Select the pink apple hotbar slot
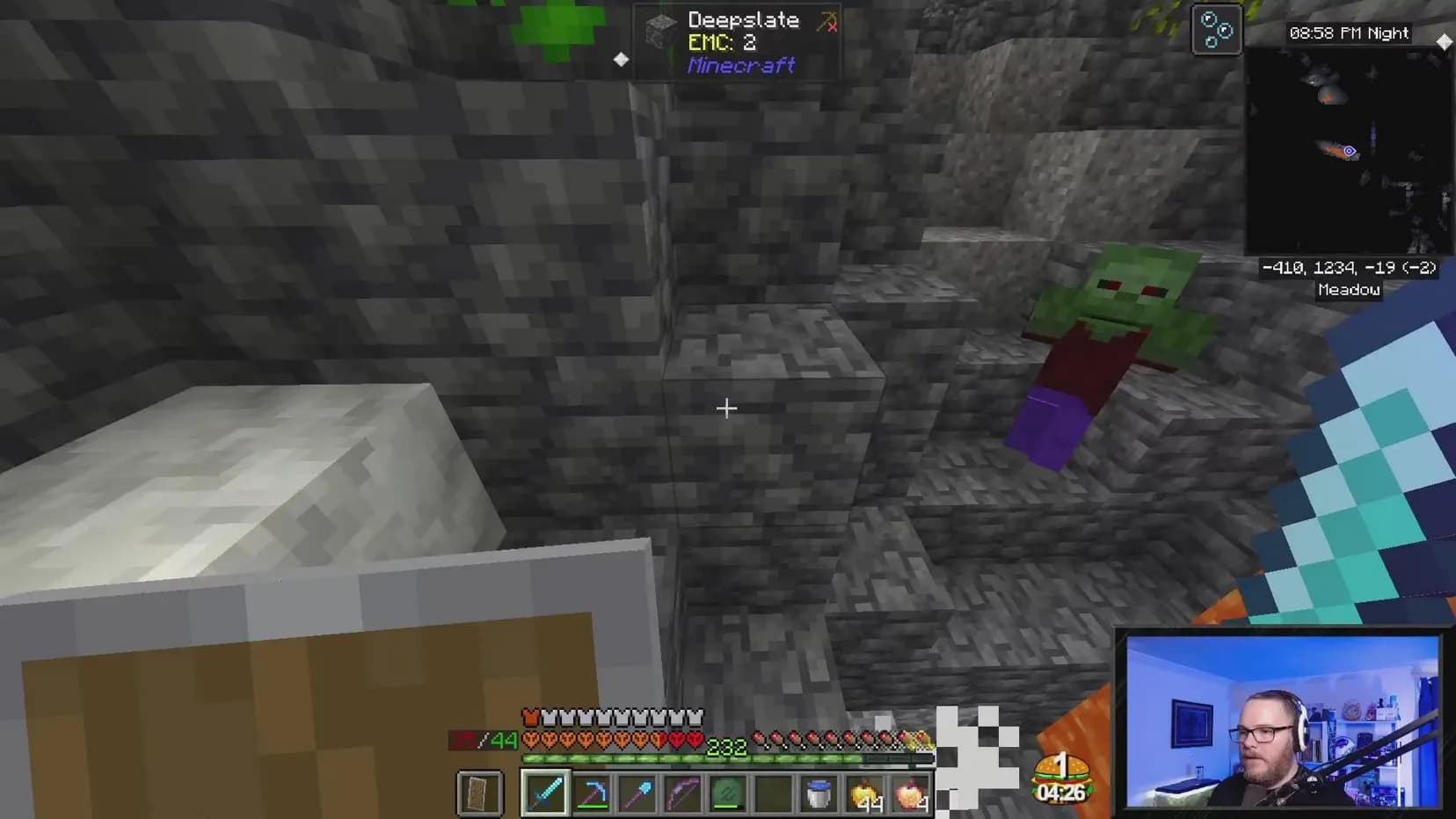Image resolution: width=1456 pixels, height=819 pixels. [x=911, y=794]
